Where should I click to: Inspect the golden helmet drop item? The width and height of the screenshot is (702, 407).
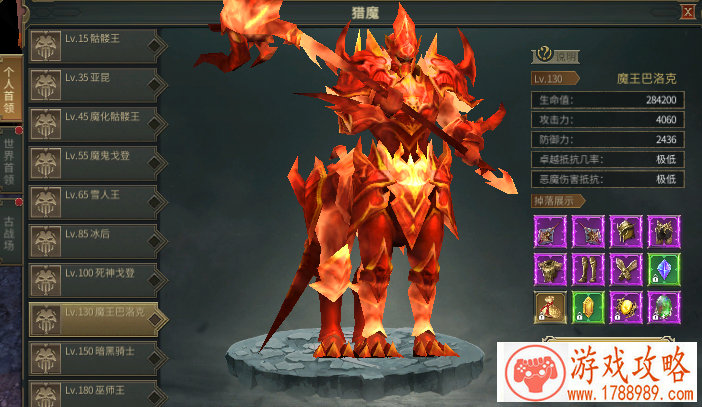click(625, 231)
